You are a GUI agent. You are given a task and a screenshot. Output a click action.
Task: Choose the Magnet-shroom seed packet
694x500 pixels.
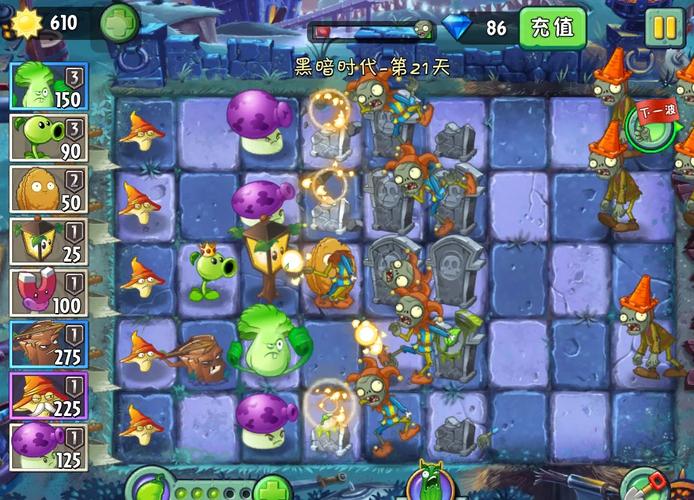coord(48,293)
